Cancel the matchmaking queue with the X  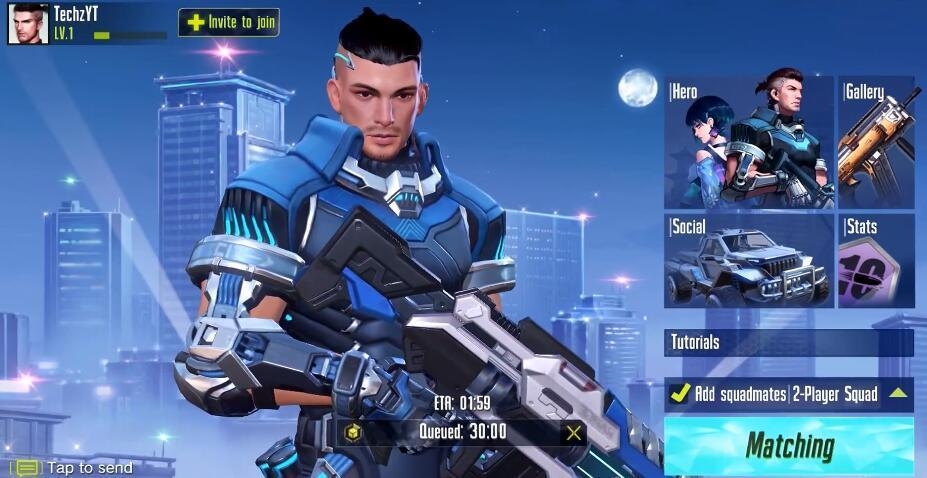coord(573,432)
